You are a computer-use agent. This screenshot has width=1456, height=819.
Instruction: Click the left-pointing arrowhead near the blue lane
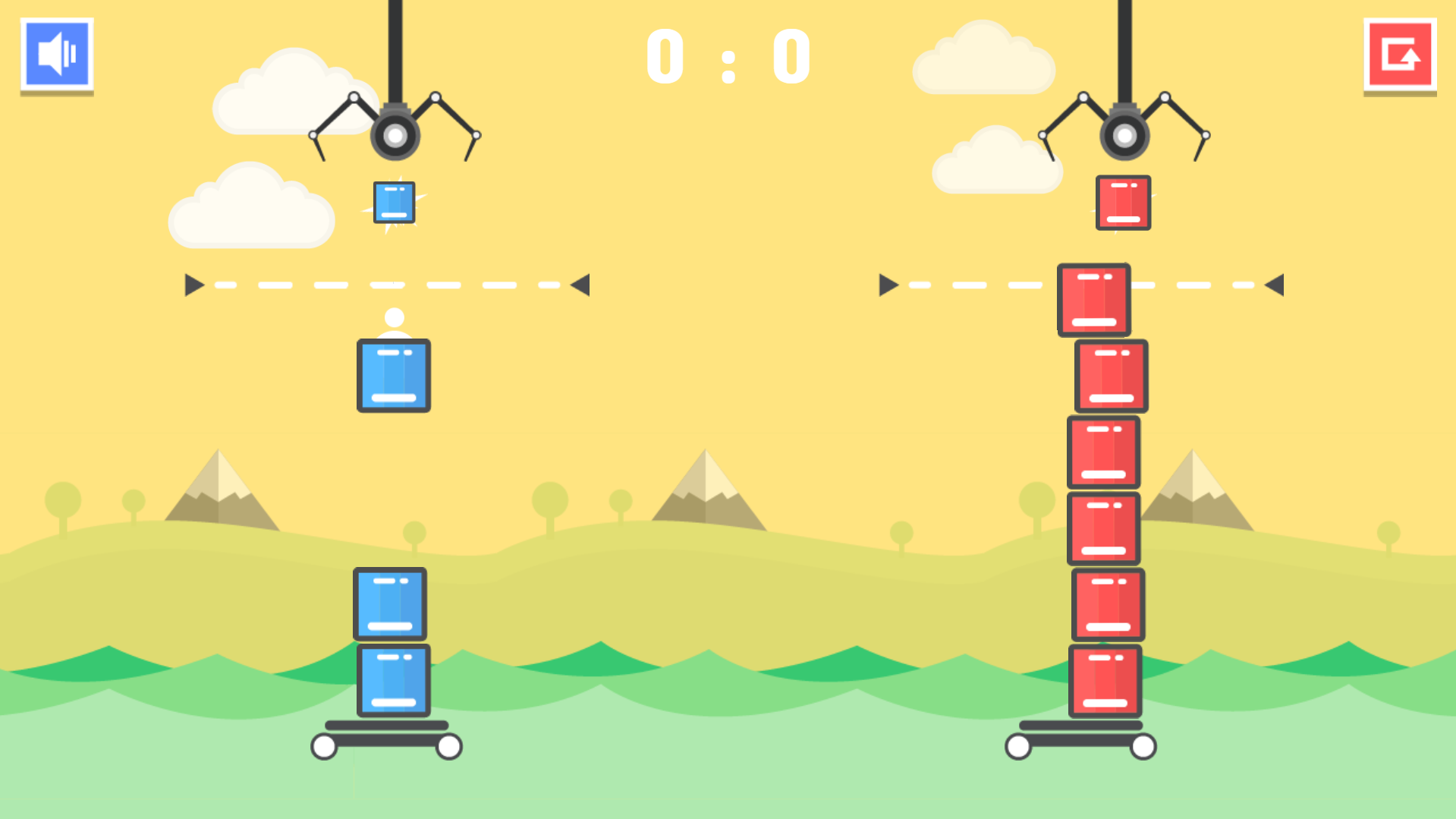click(579, 284)
